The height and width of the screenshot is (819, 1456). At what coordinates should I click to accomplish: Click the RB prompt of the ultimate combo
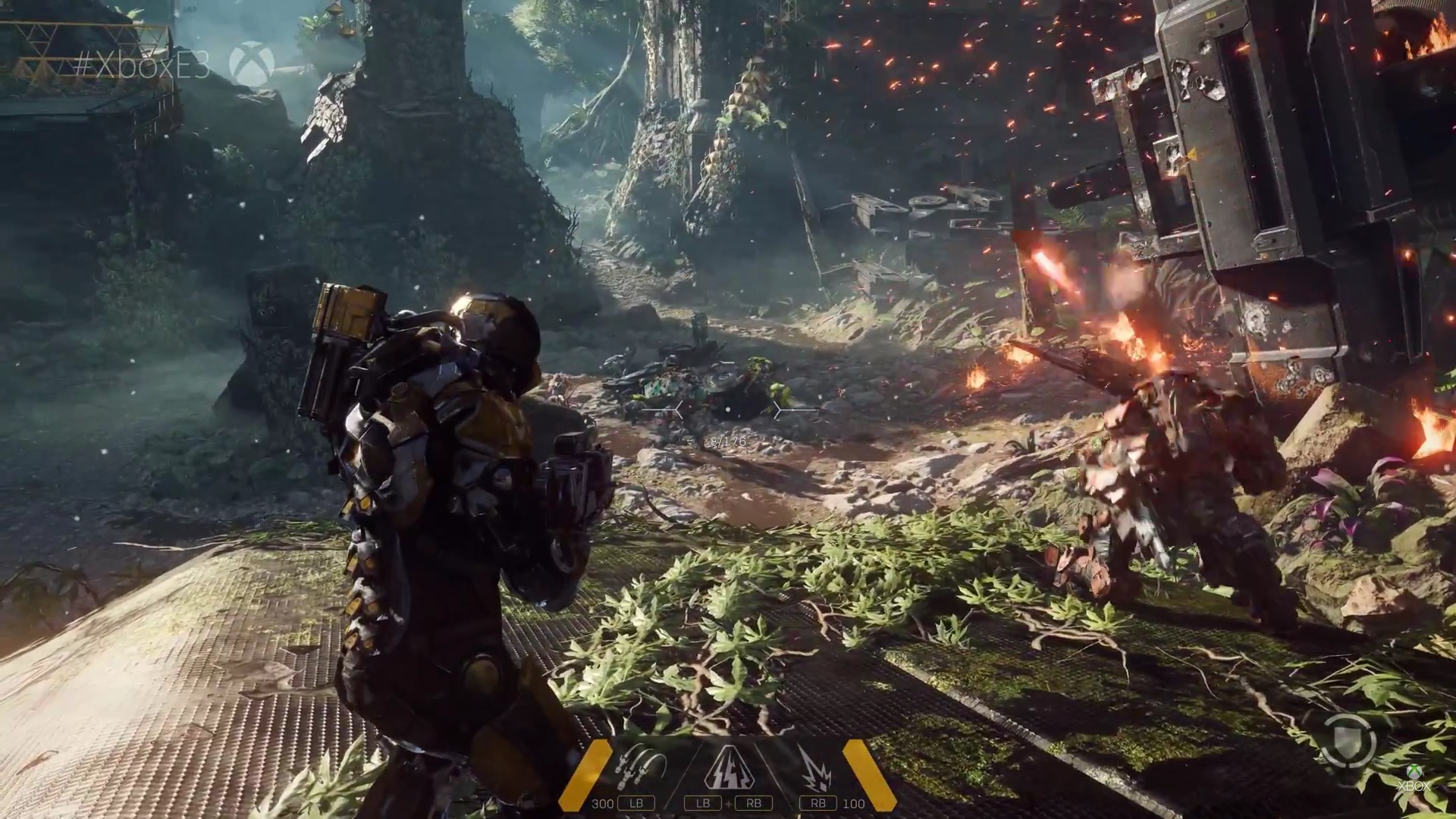[755, 804]
